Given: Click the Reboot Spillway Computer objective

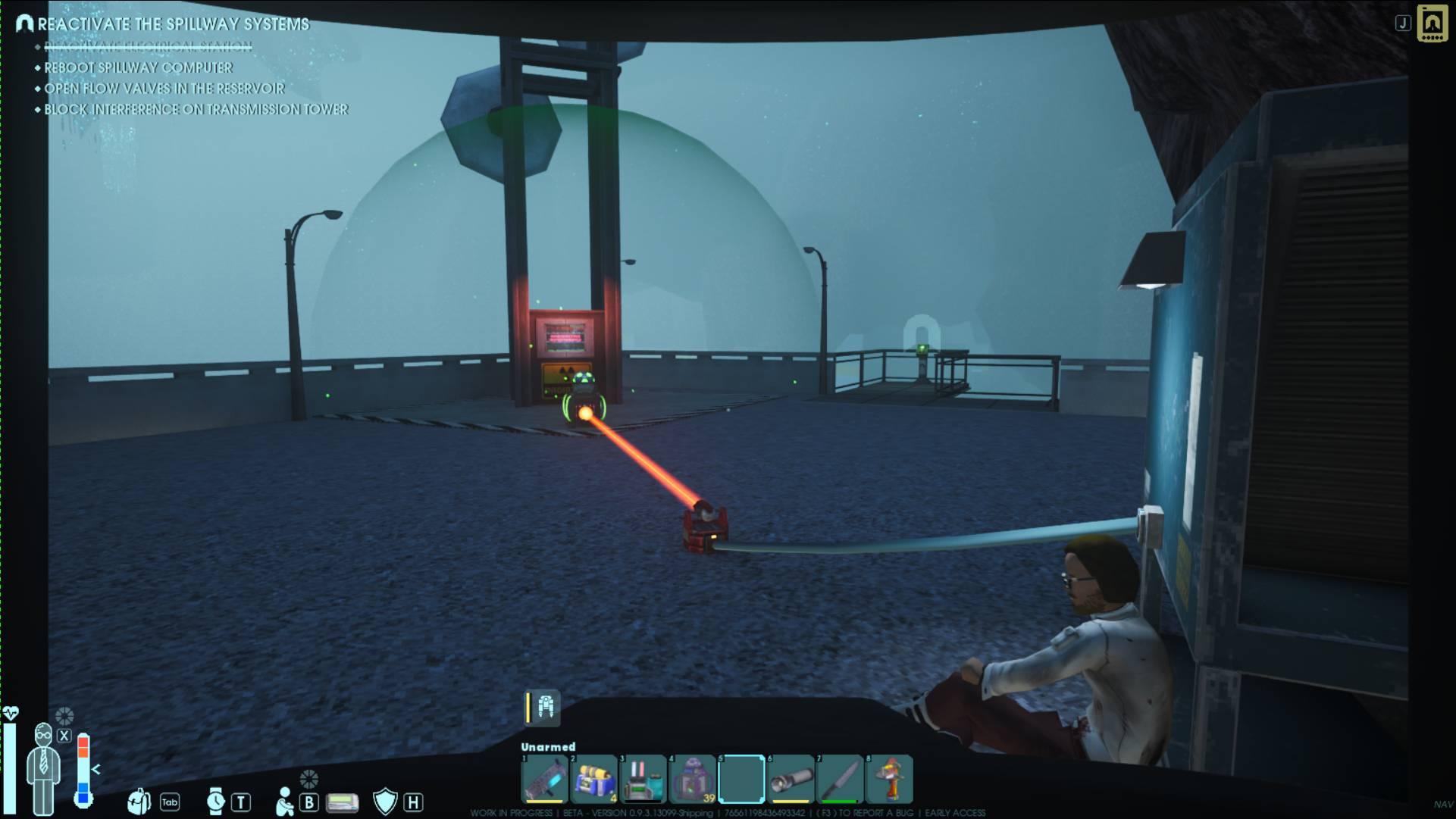Looking at the screenshot, I should pyautogui.click(x=138, y=67).
